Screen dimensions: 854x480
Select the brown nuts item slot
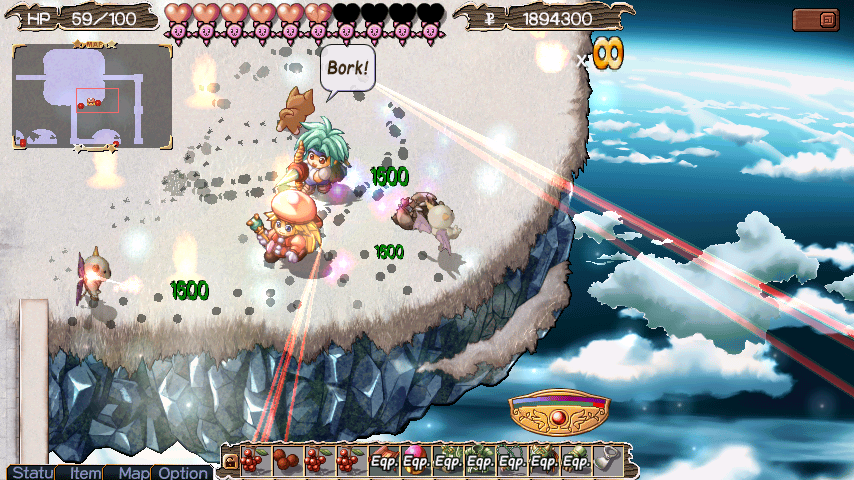point(284,460)
